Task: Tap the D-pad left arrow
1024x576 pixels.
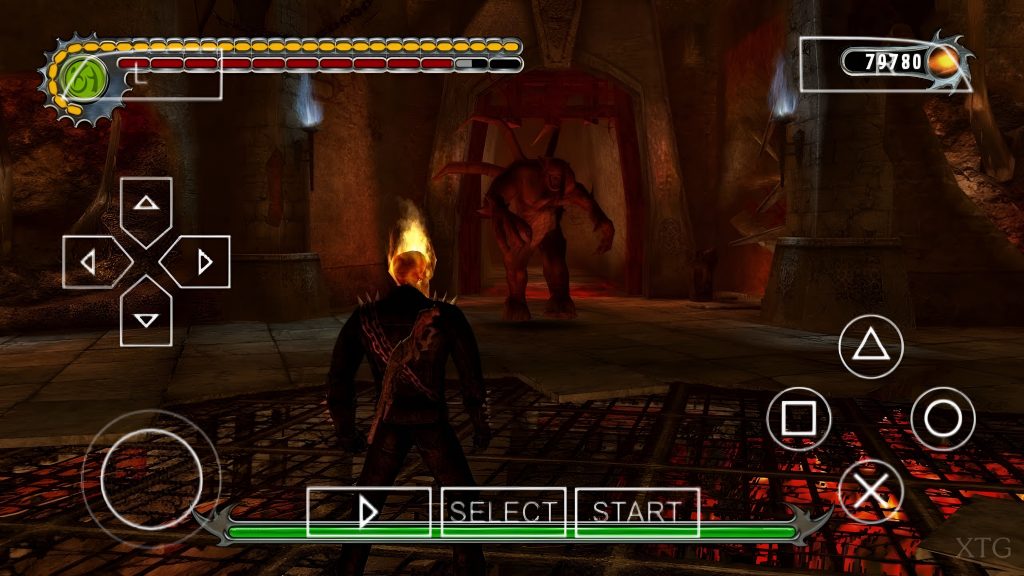Action: click(90, 262)
